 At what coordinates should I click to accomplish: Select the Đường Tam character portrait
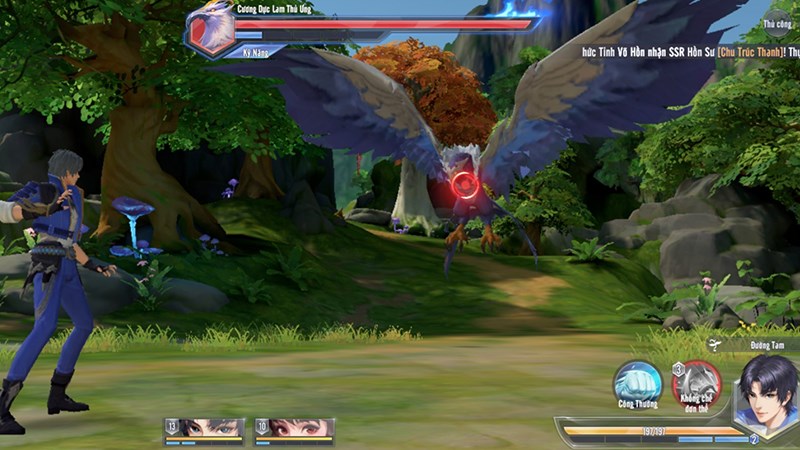pyautogui.click(x=767, y=392)
